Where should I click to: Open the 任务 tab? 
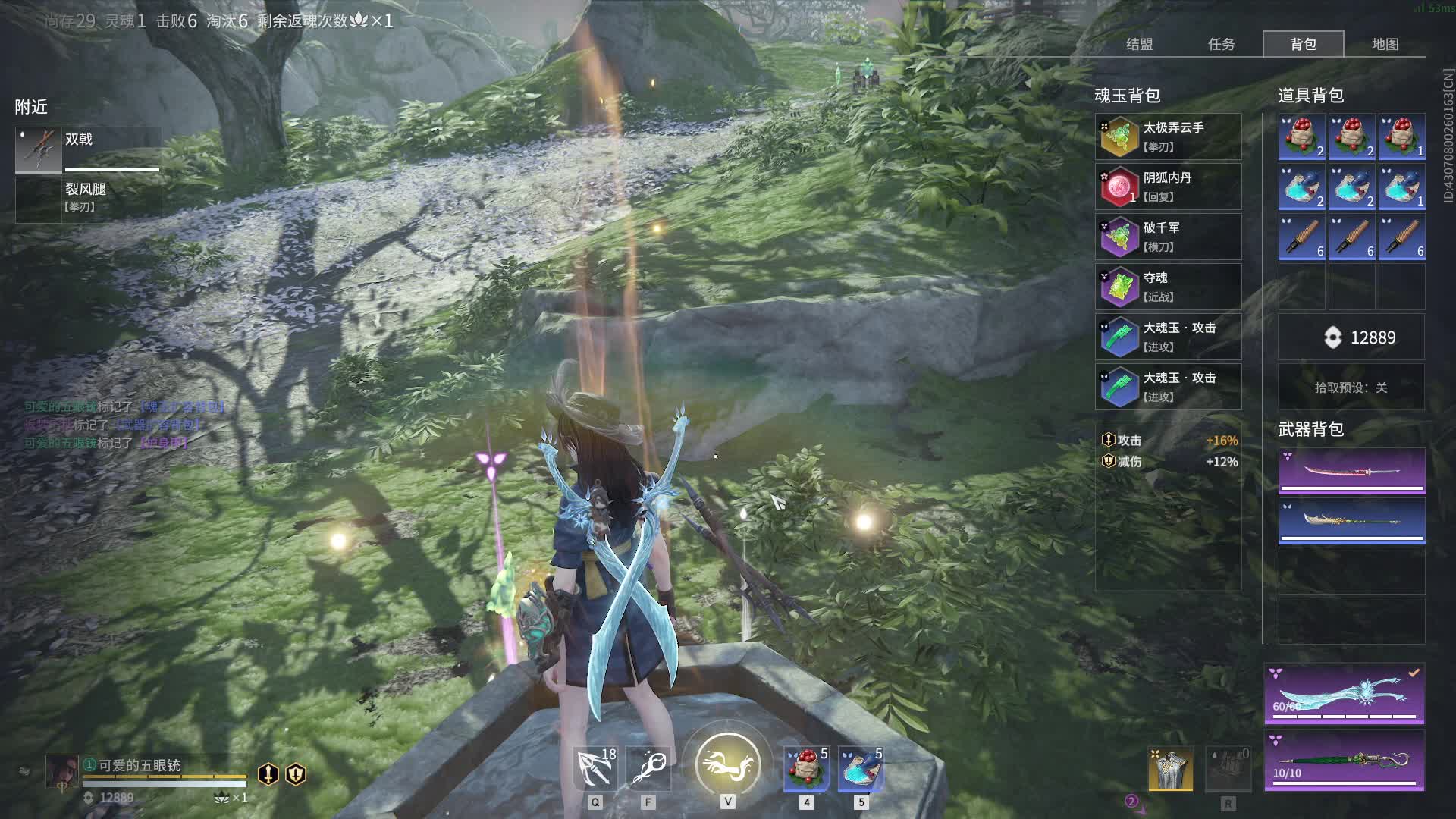(x=1221, y=44)
